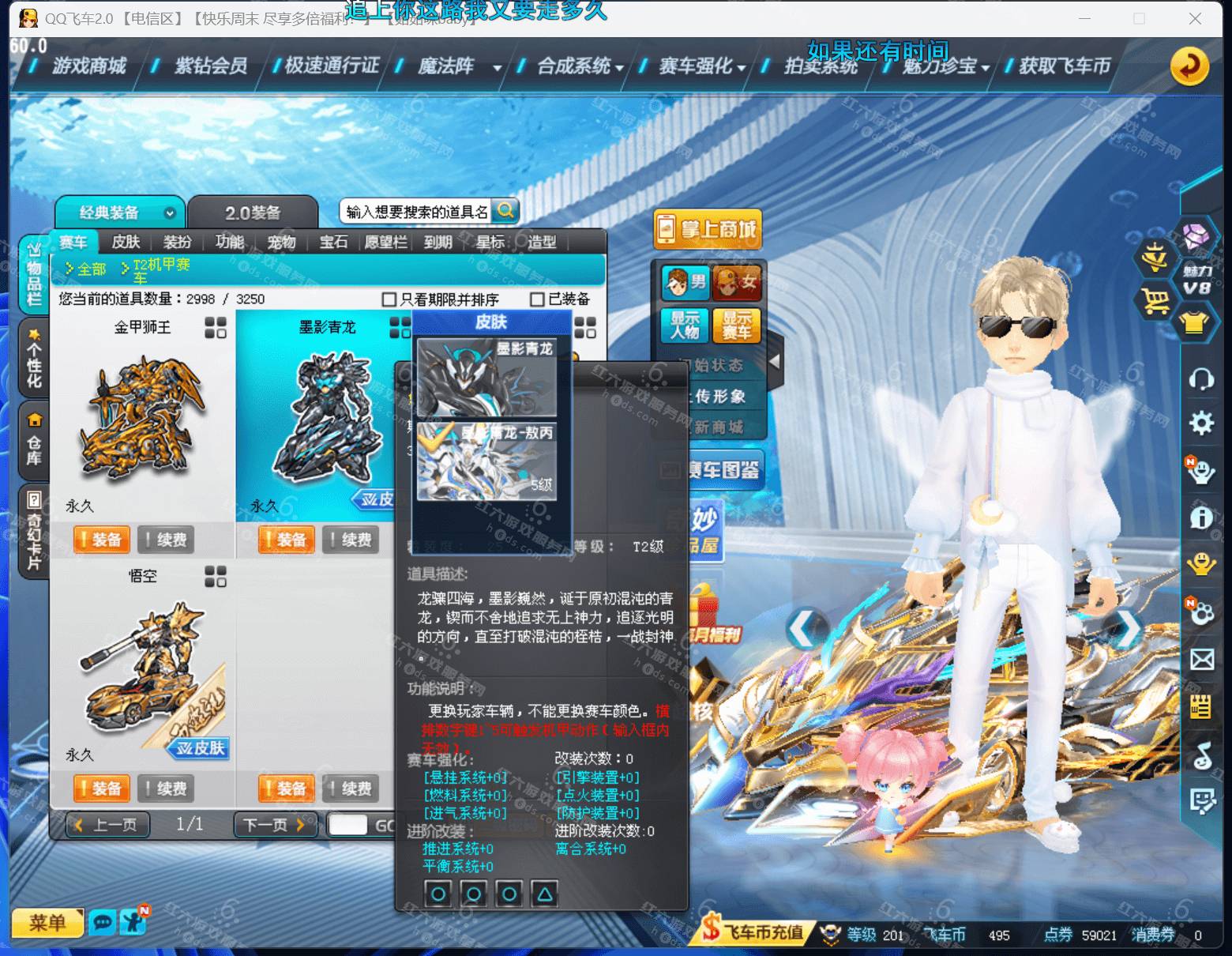Expand the 魅力珍宝 dropdown arrow
The image size is (1232, 956).
(x=987, y=67)
